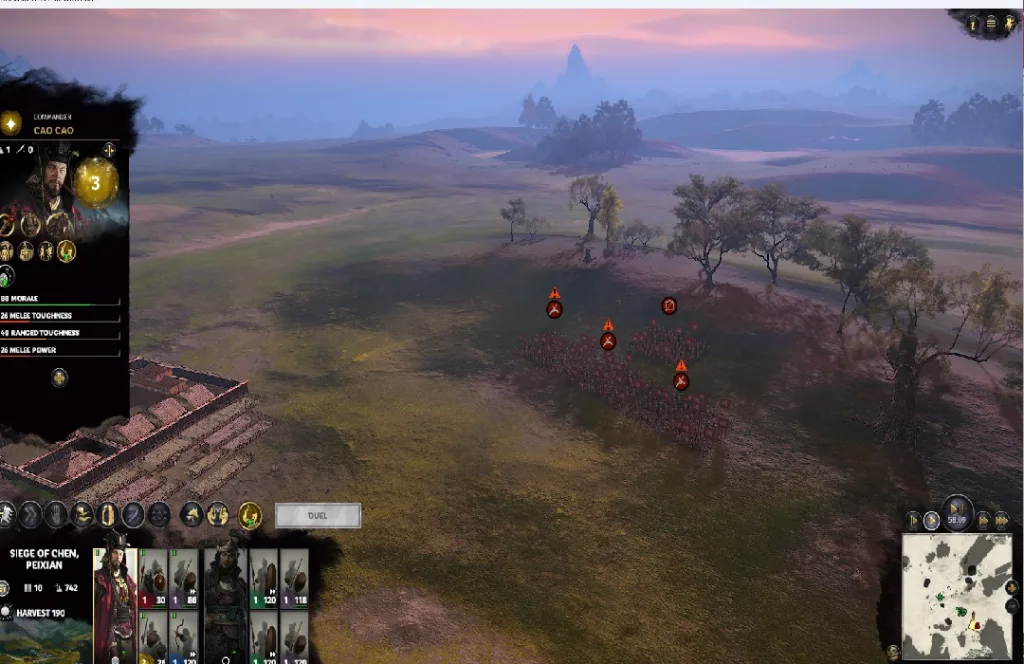Screen dimensions: 1024x664
Task: Select the enemy unit marker with round emblem
Action: pos(669,306)
